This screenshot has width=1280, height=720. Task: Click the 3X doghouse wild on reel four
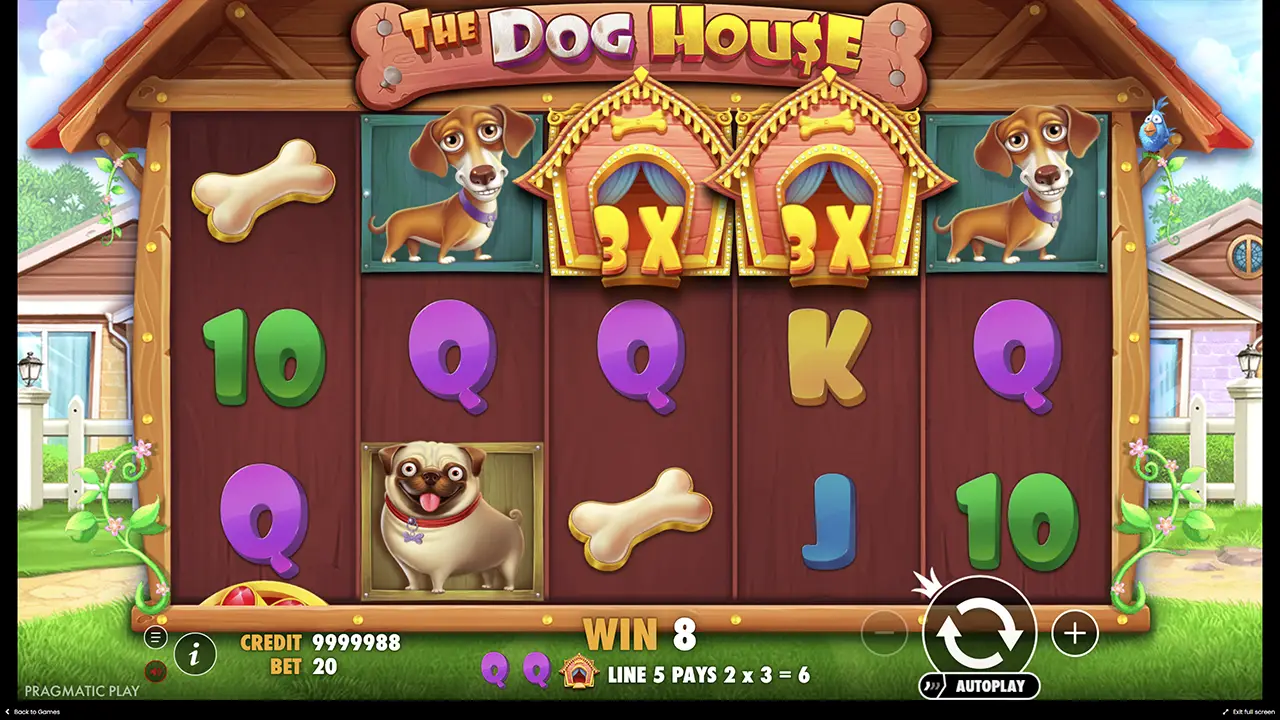point(820,190)
